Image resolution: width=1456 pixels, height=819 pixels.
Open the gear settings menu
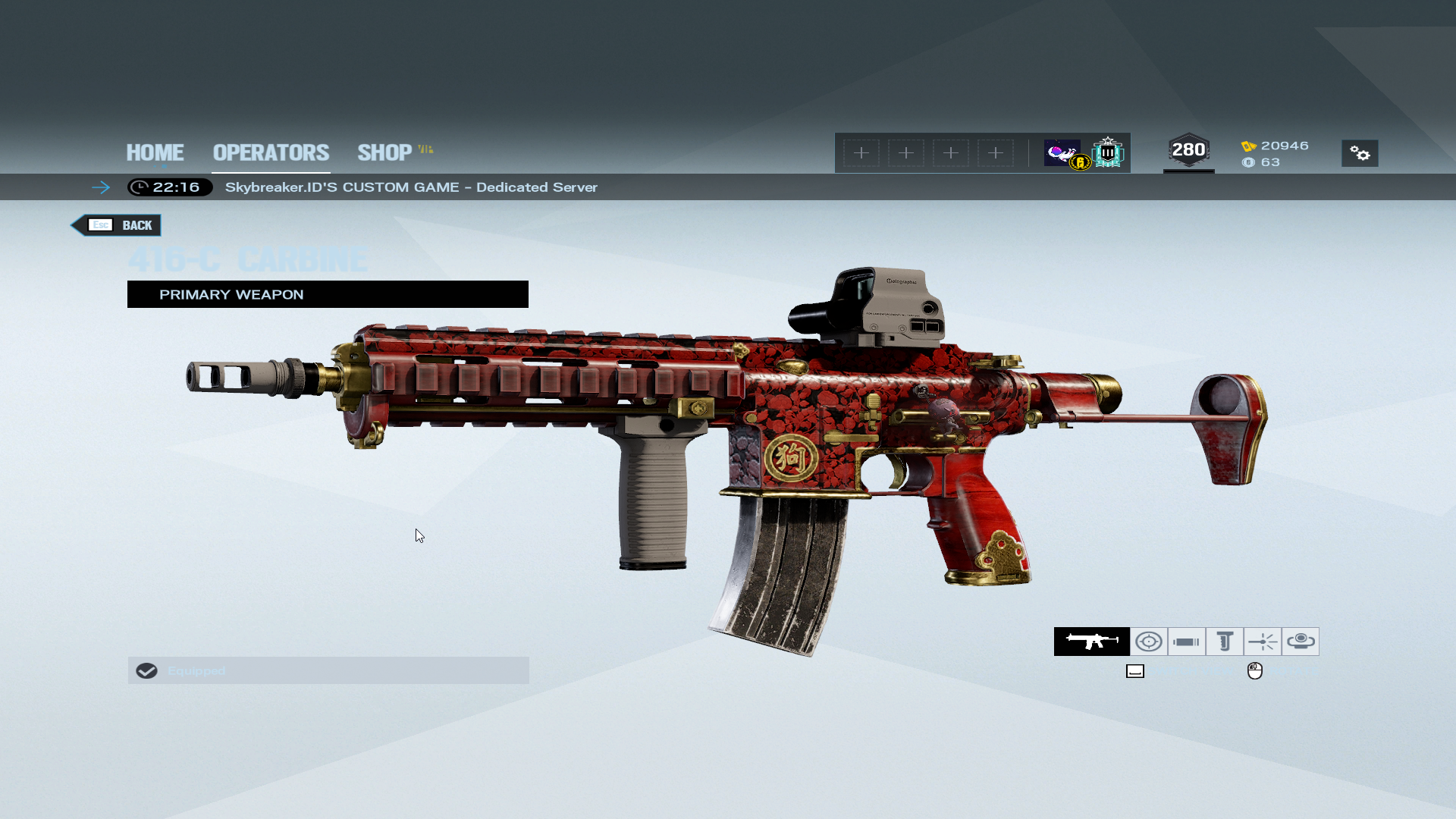1359,154
